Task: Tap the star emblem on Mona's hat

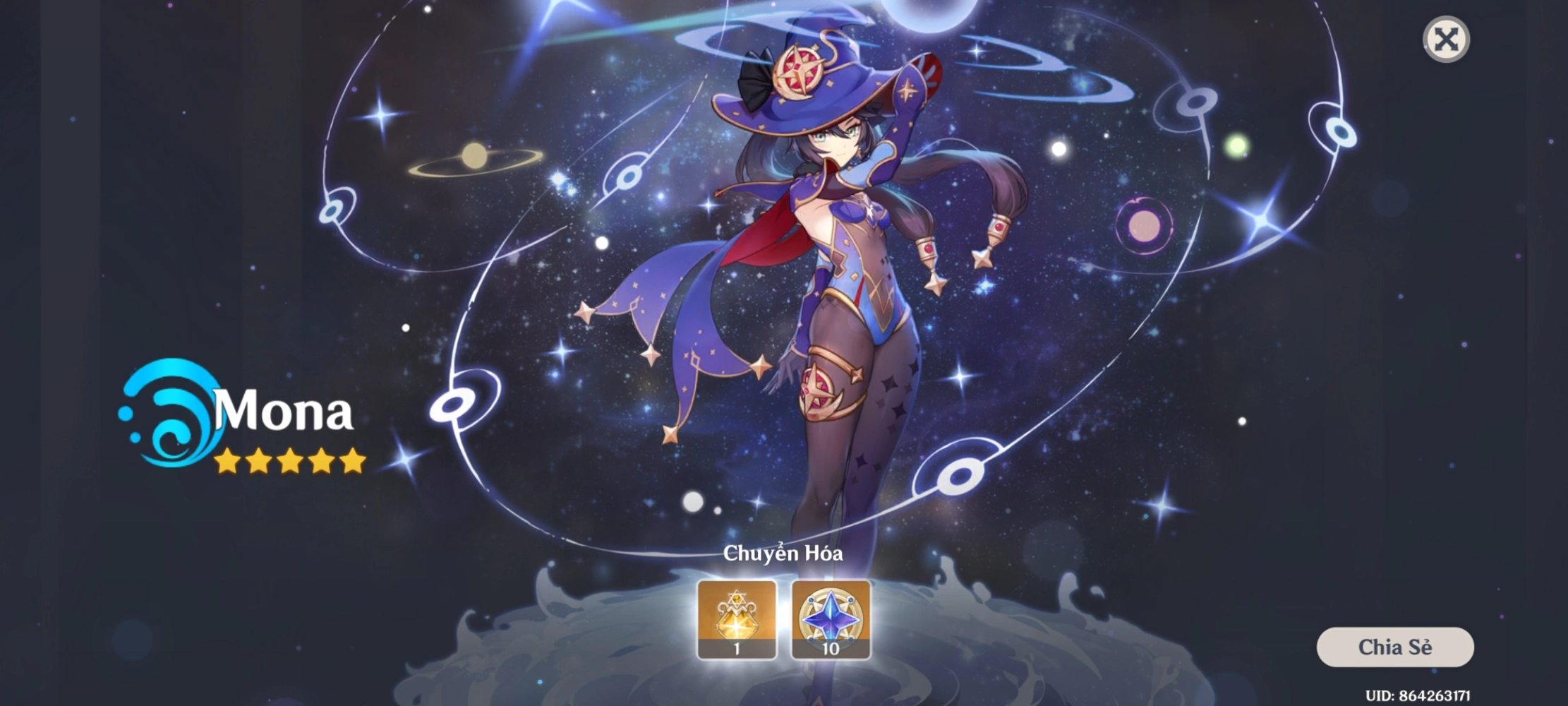Action: tap(797, 71)
